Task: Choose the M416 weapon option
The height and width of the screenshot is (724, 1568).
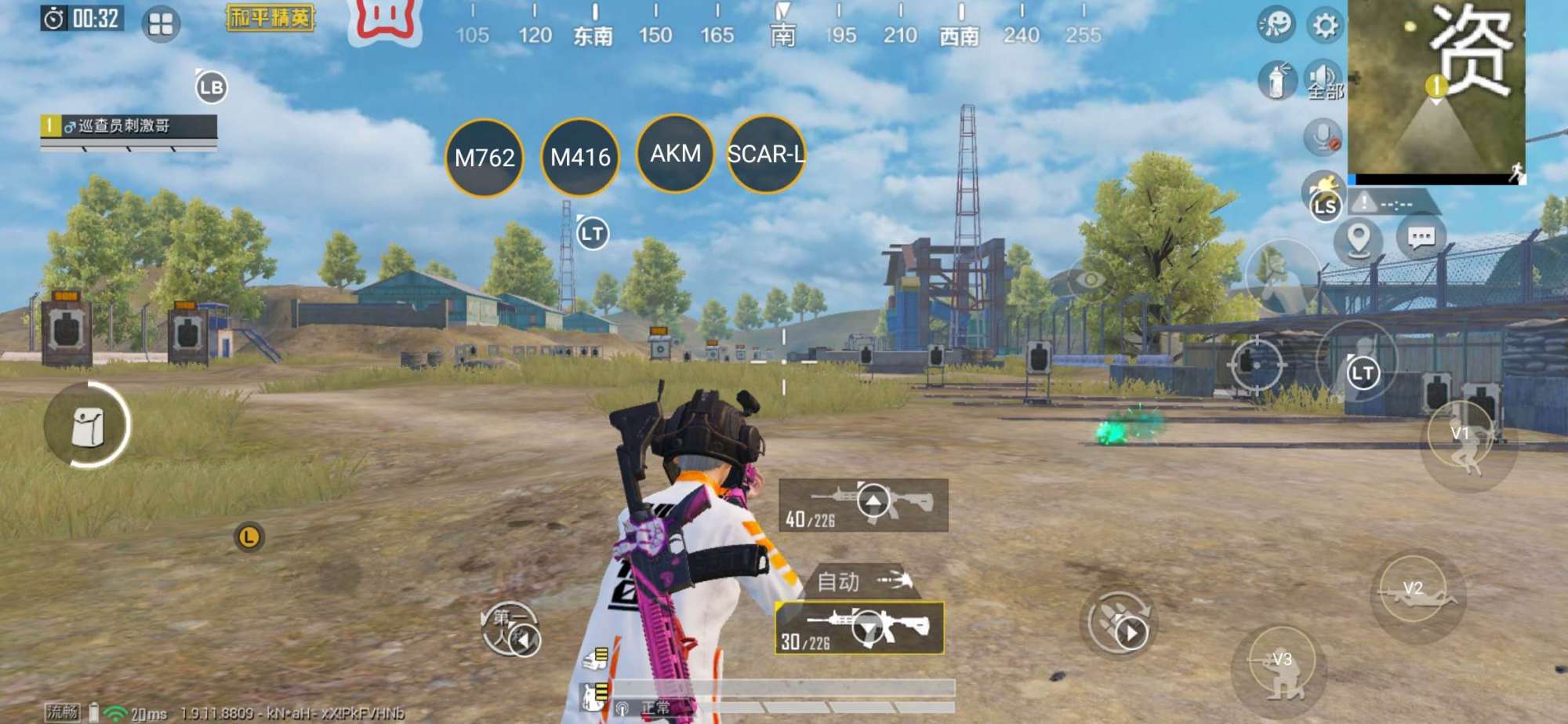Action: [580, 157]
